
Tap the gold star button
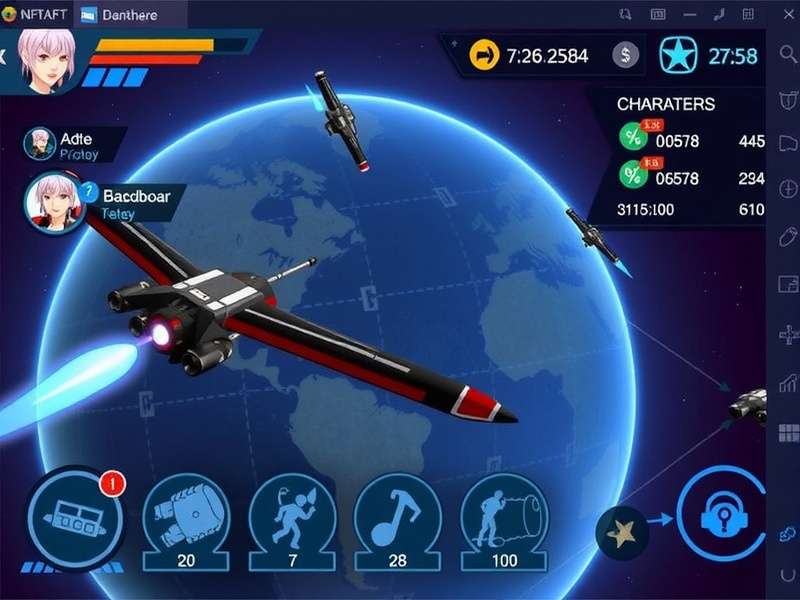[x=622, y=535]
